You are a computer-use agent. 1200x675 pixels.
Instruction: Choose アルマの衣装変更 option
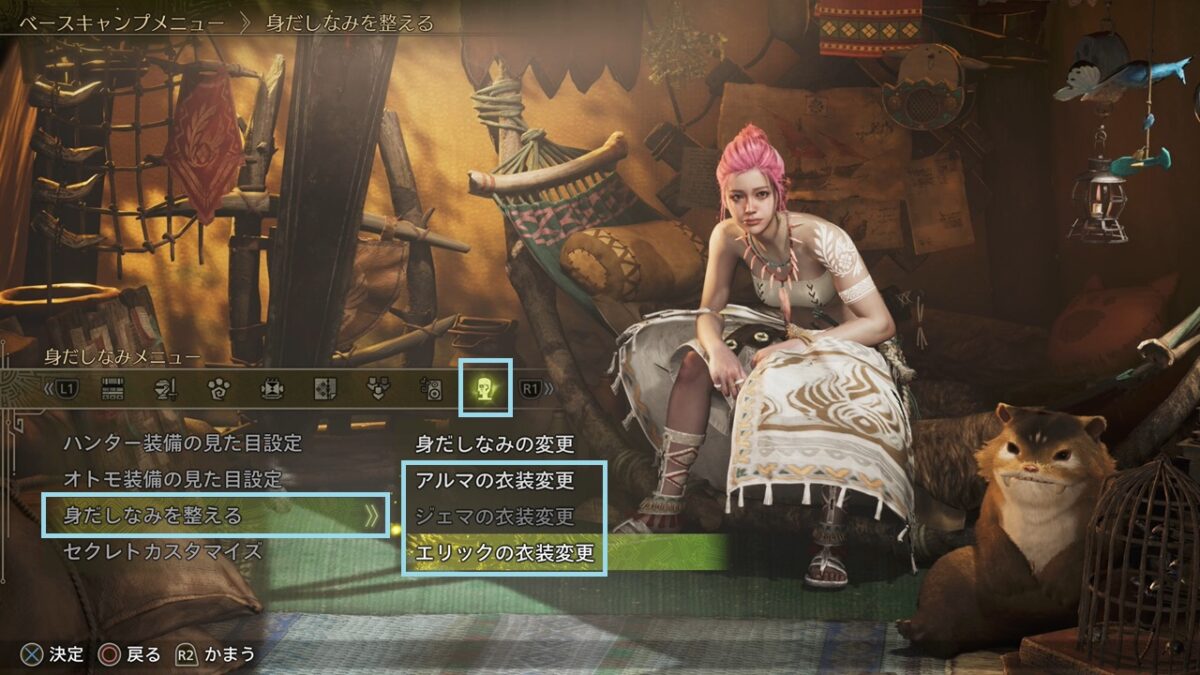pyautogui.click(x=495, y=480)
